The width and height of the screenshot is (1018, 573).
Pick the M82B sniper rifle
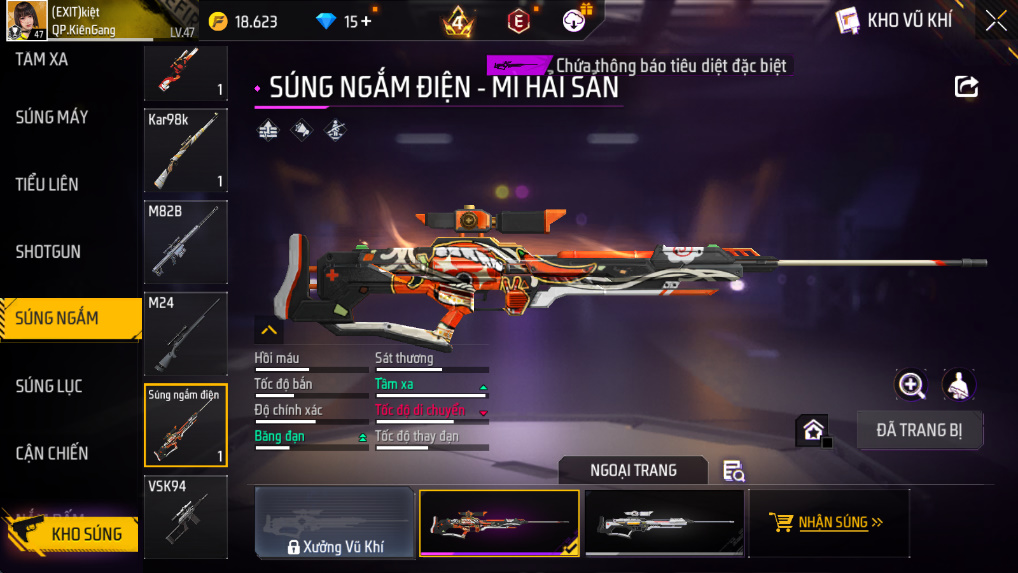(185, 242)
